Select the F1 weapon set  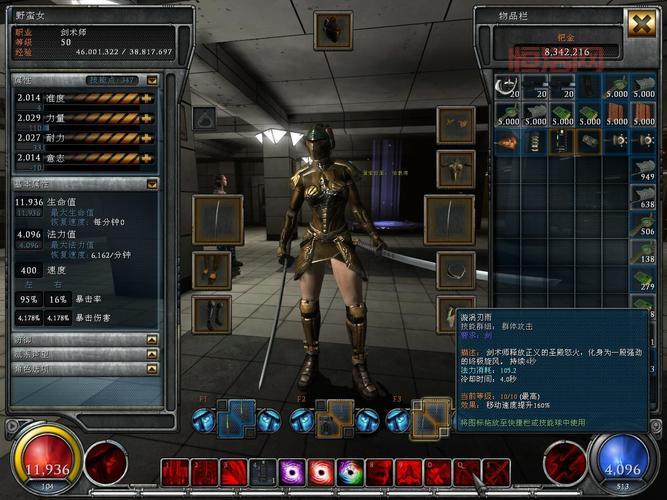[236, 420]
